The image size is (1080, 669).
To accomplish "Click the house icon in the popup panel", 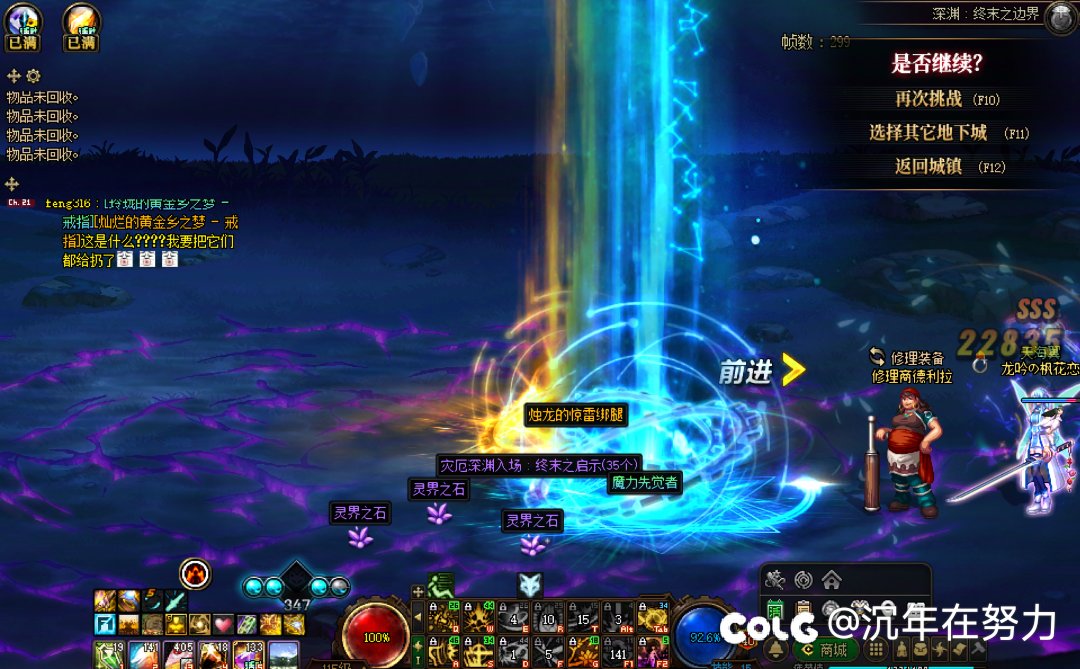I will 831,579.
